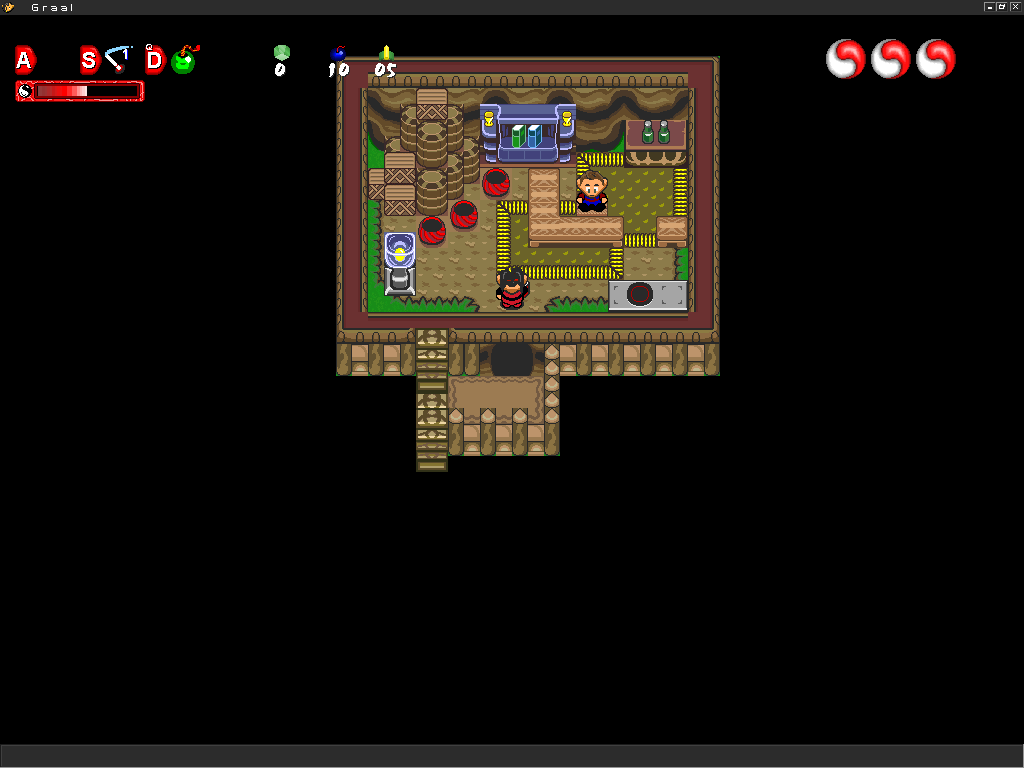Minimize the Graal window

[989, 7]
